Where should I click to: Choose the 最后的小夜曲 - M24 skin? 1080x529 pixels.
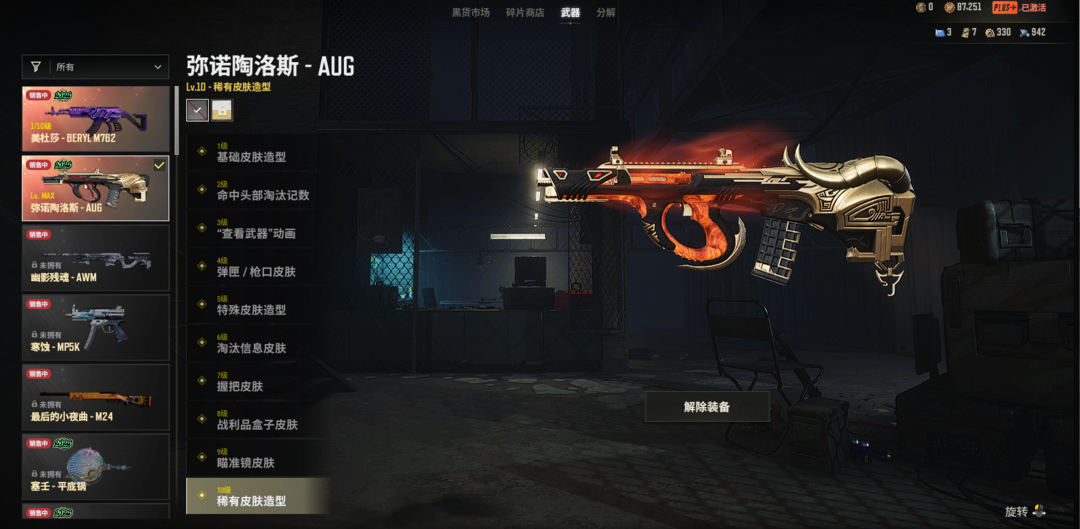[96, 397]
